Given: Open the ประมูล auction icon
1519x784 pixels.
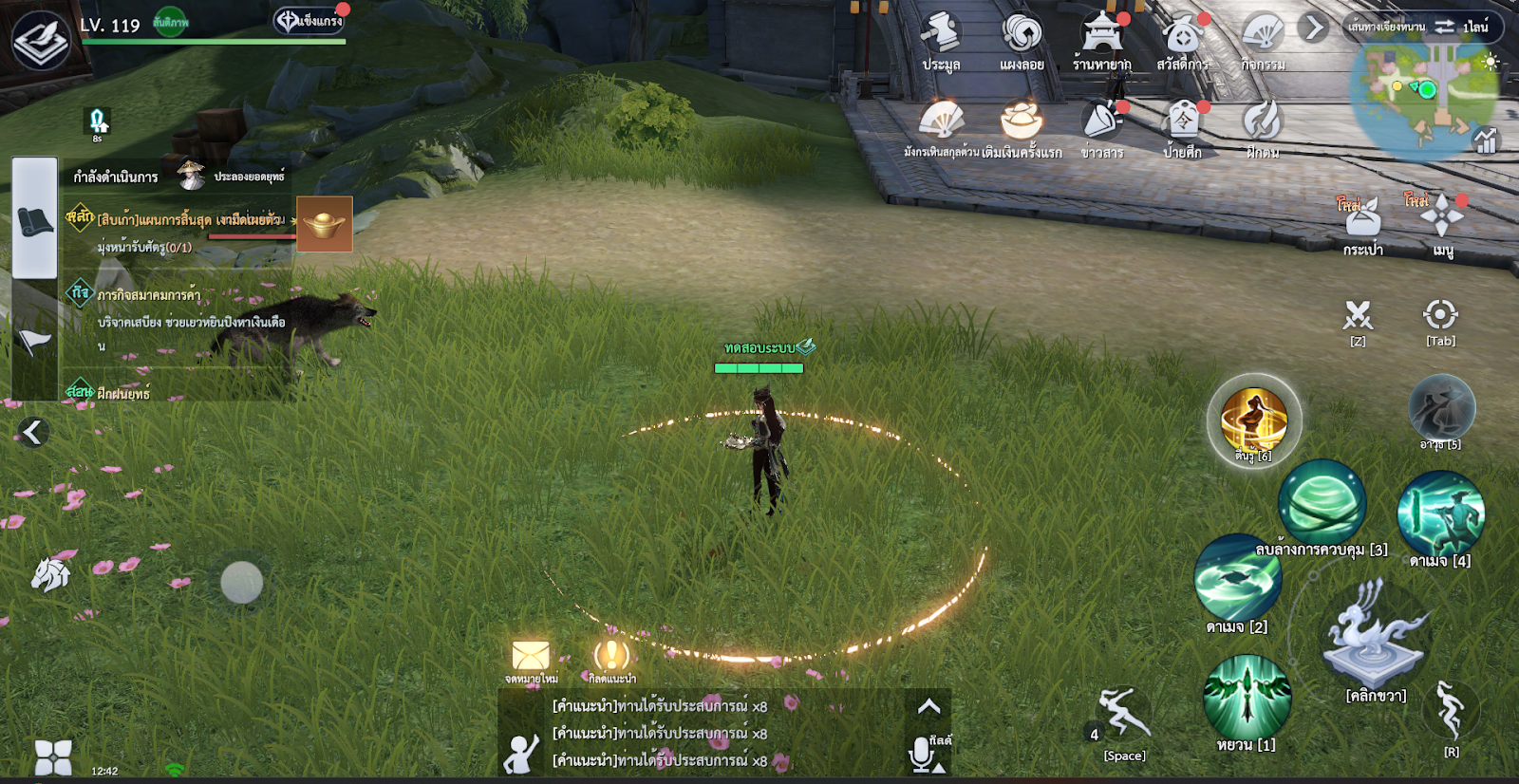Looking at the screenshot, I should point(941,37).
